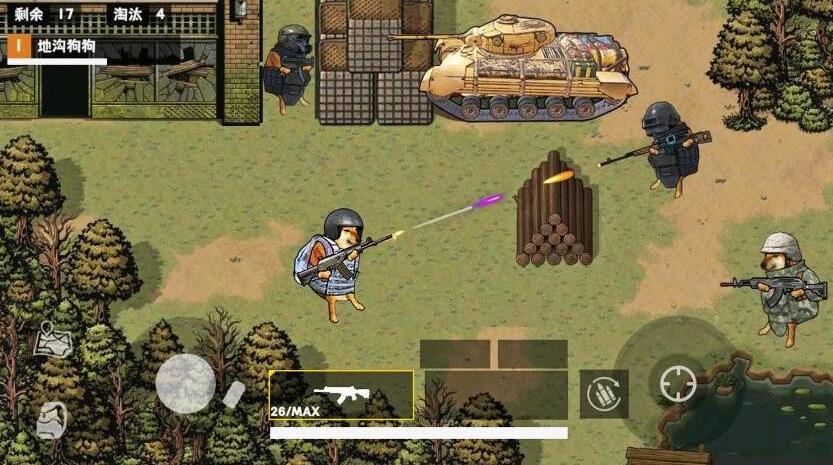Select the empty secondary weapon slot
Image resolution: width=833 pixels, height=465 pixels.
point(496,395)
